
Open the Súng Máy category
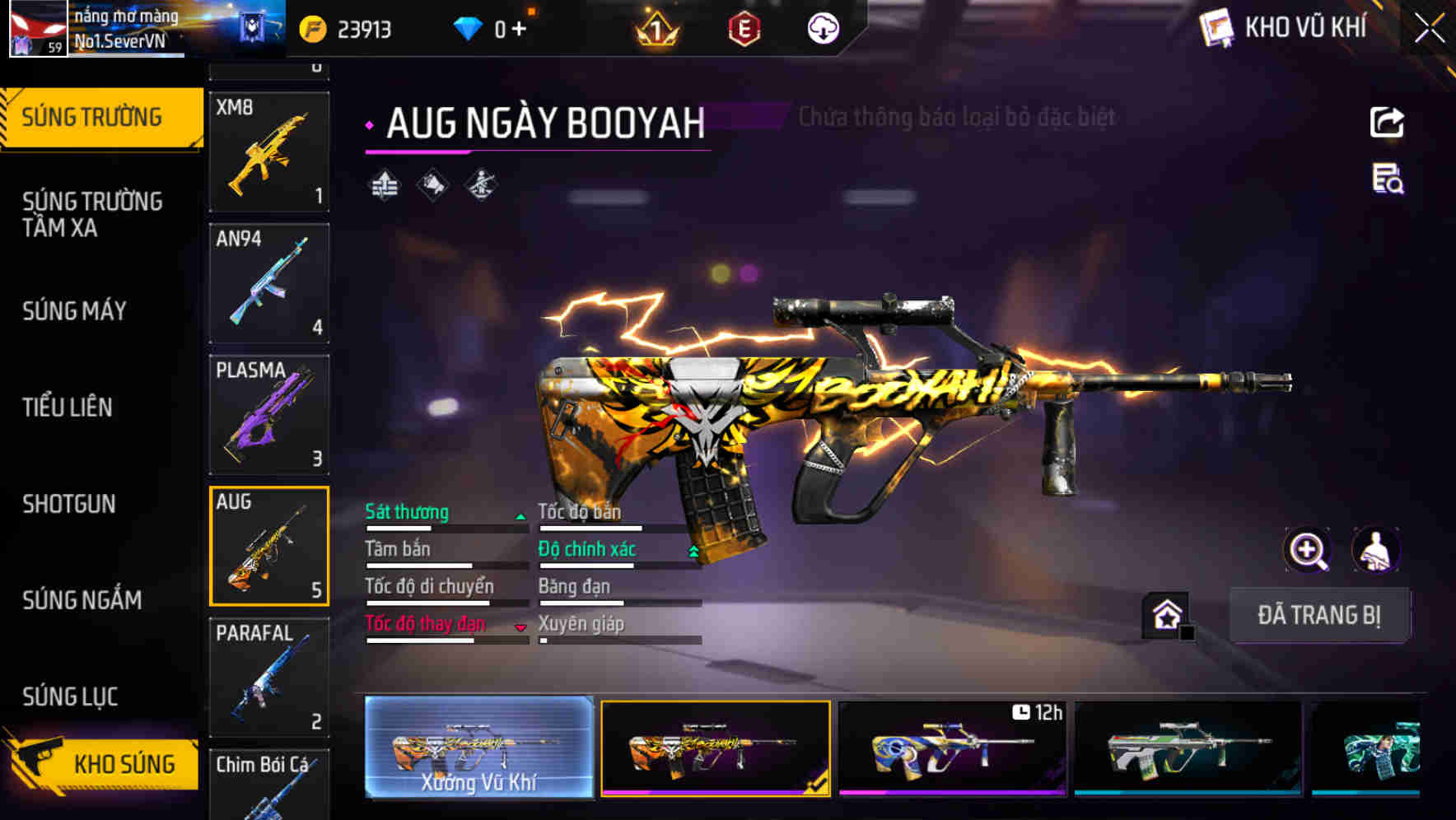point(75,310)
